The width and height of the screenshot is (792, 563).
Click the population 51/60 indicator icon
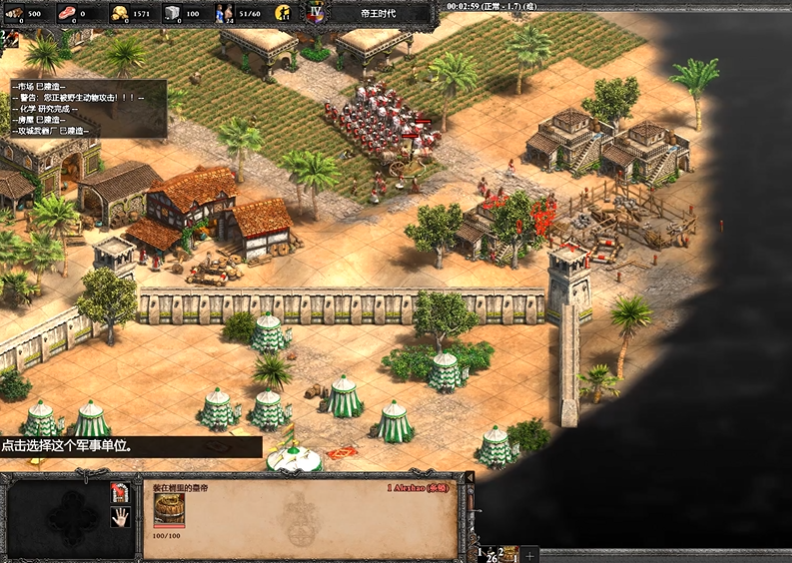pos(226,13)
